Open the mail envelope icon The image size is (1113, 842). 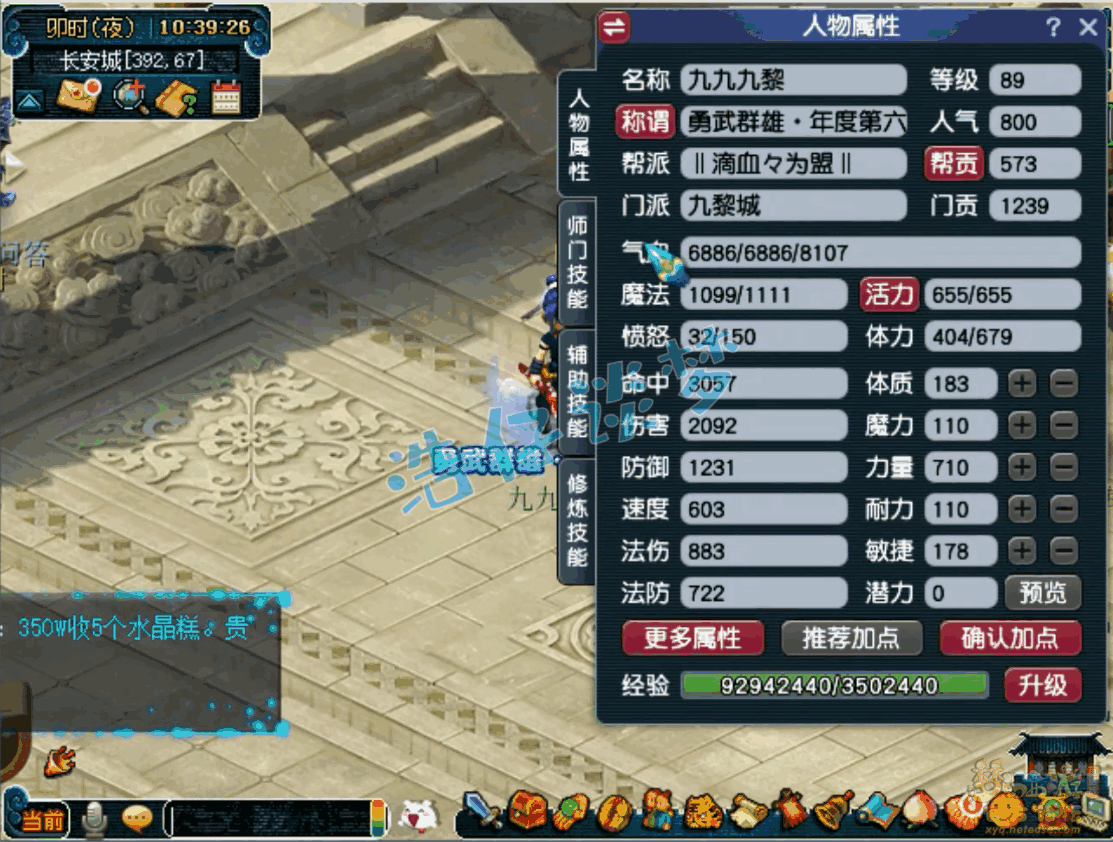pyautogui.click(x=78, y=96)
